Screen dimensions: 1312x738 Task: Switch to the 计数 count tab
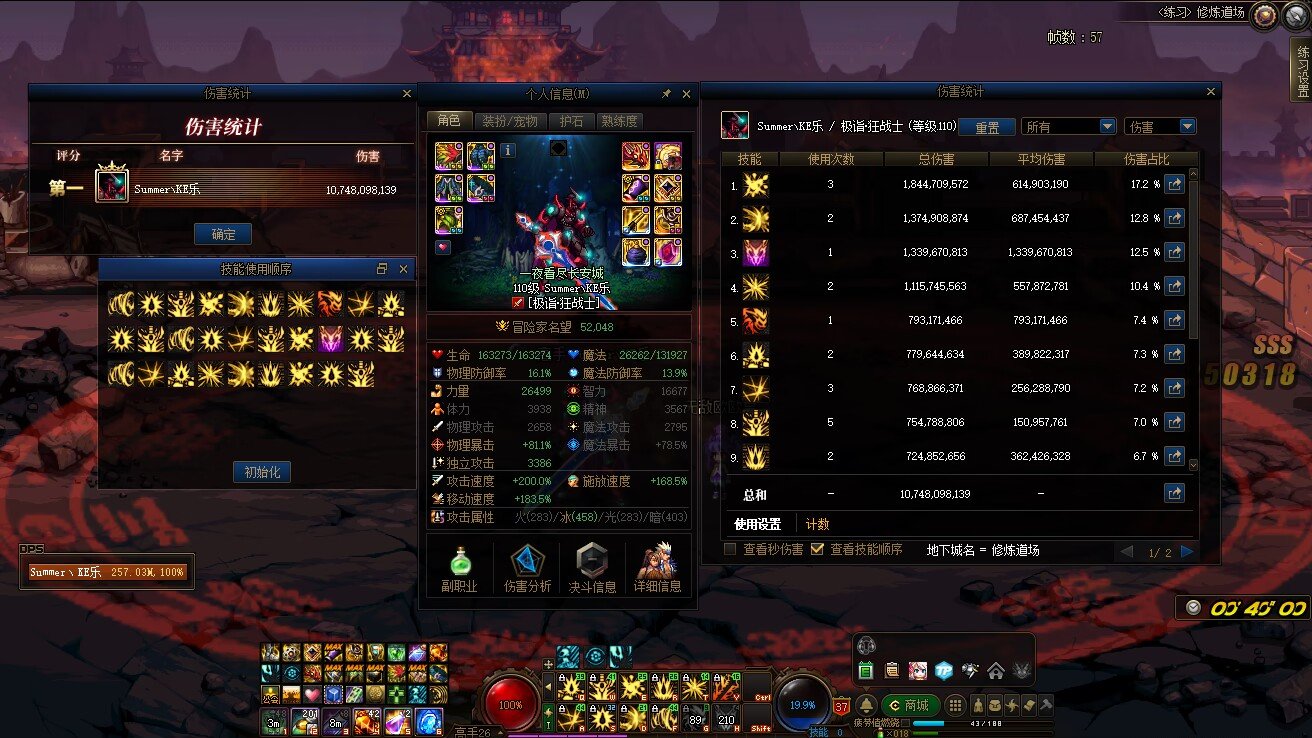817,524
